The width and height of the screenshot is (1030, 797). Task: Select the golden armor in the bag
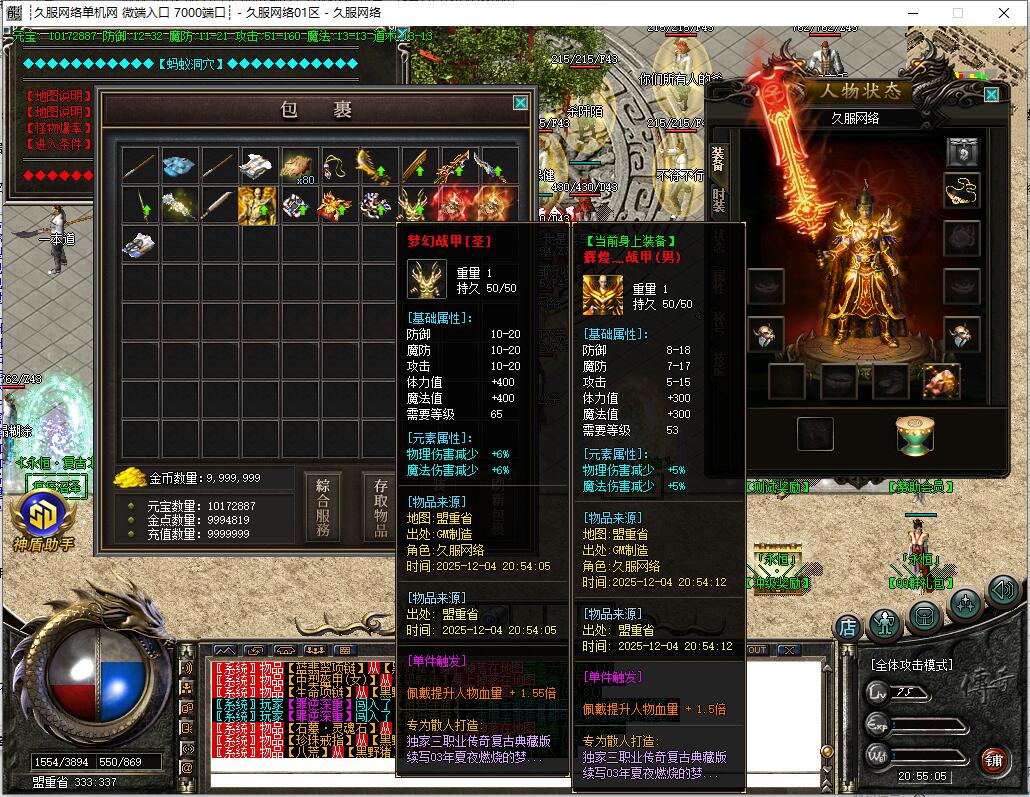coord(257,205)
